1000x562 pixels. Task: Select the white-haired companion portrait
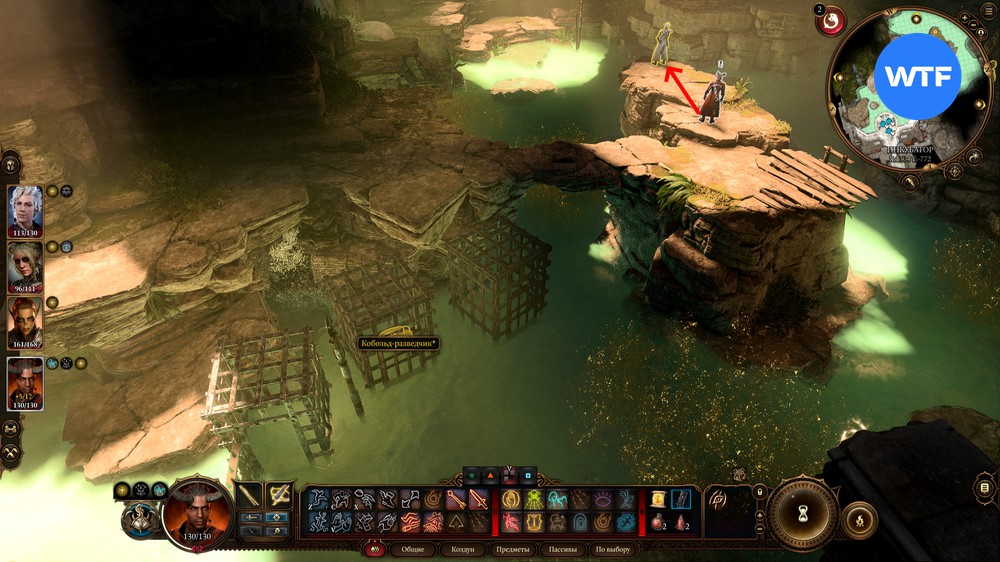[x=25, y=207]
